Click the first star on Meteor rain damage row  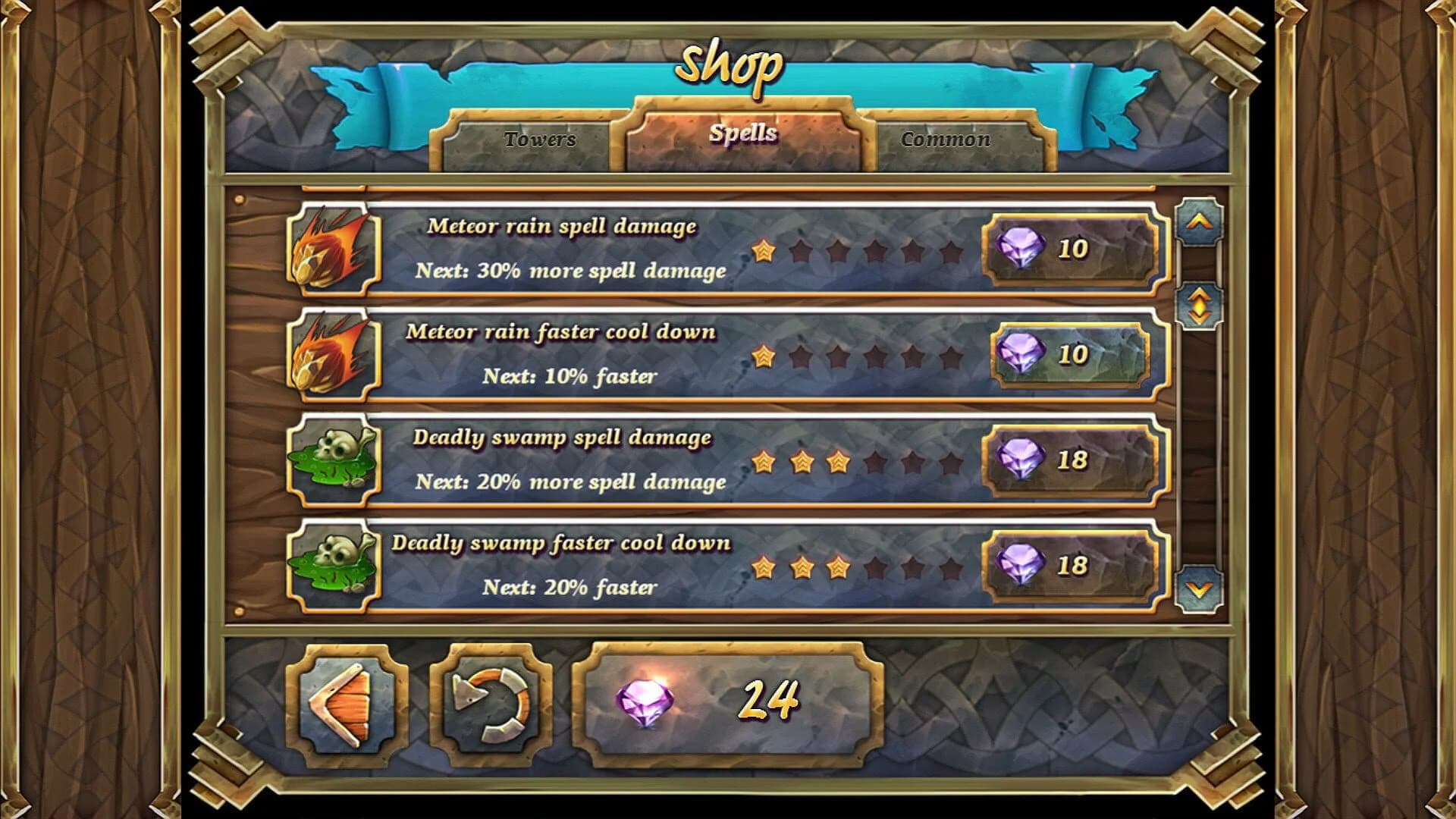click(x=765, y=250)
